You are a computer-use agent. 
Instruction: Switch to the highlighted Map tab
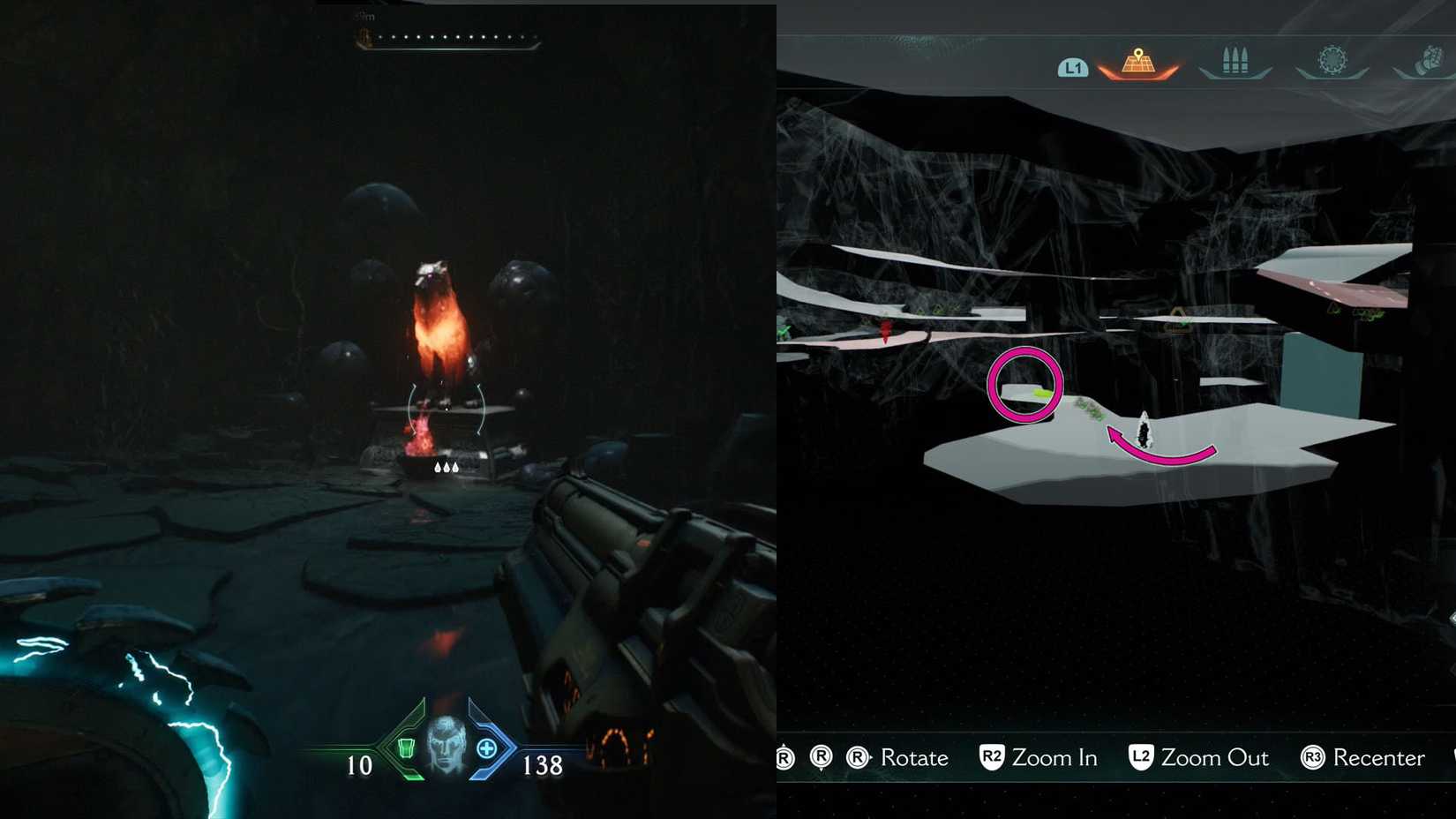(x=1138, y=64)
